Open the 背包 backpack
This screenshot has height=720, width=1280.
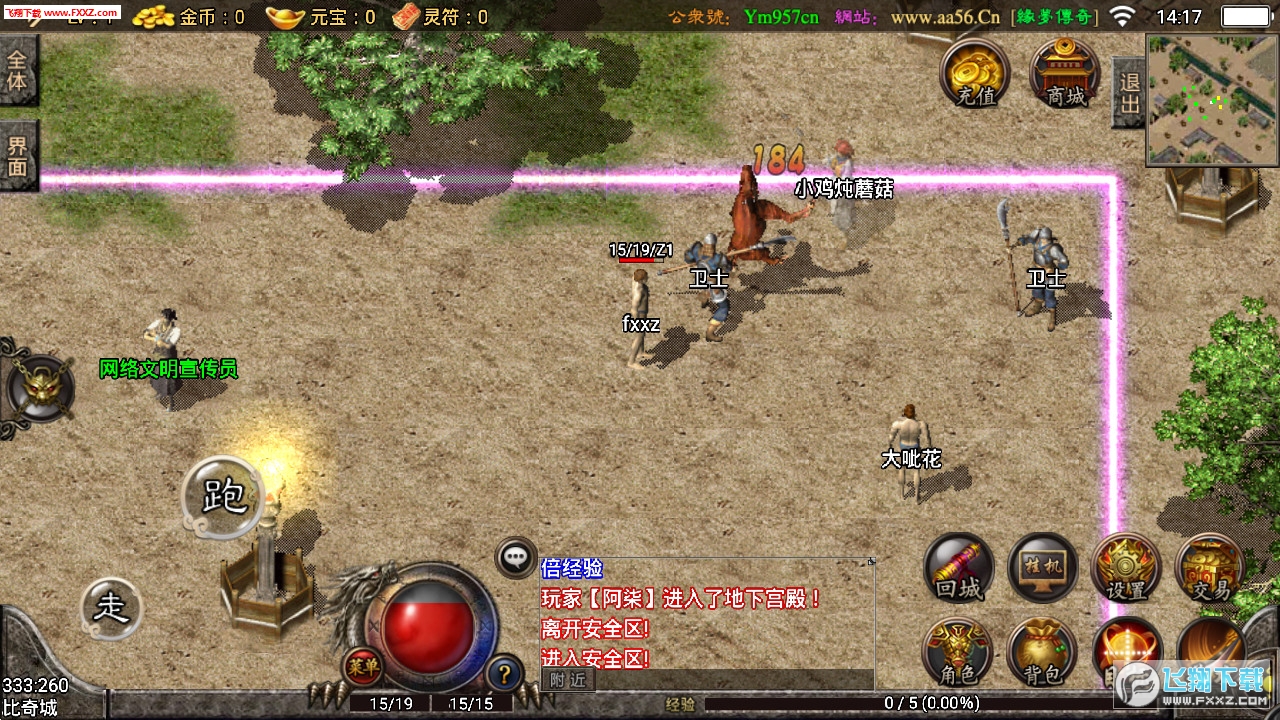coord(1041,652)
